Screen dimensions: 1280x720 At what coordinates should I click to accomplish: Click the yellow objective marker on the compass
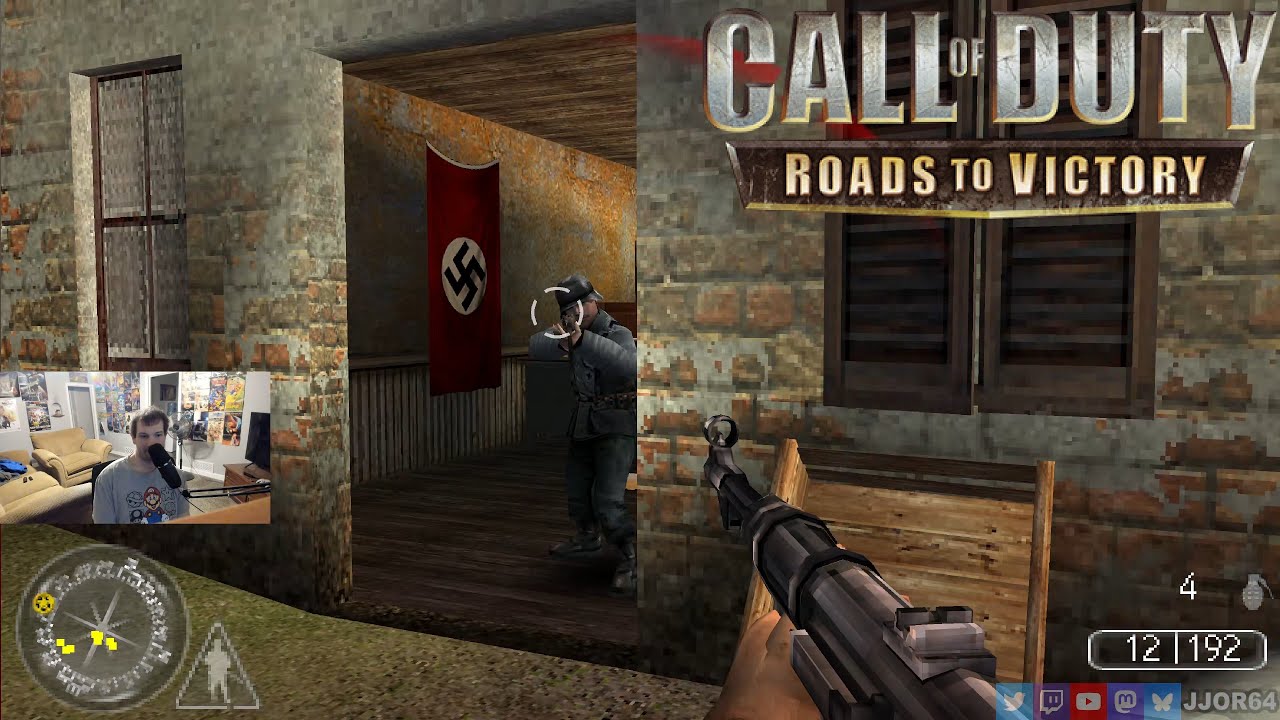[44, 603]
